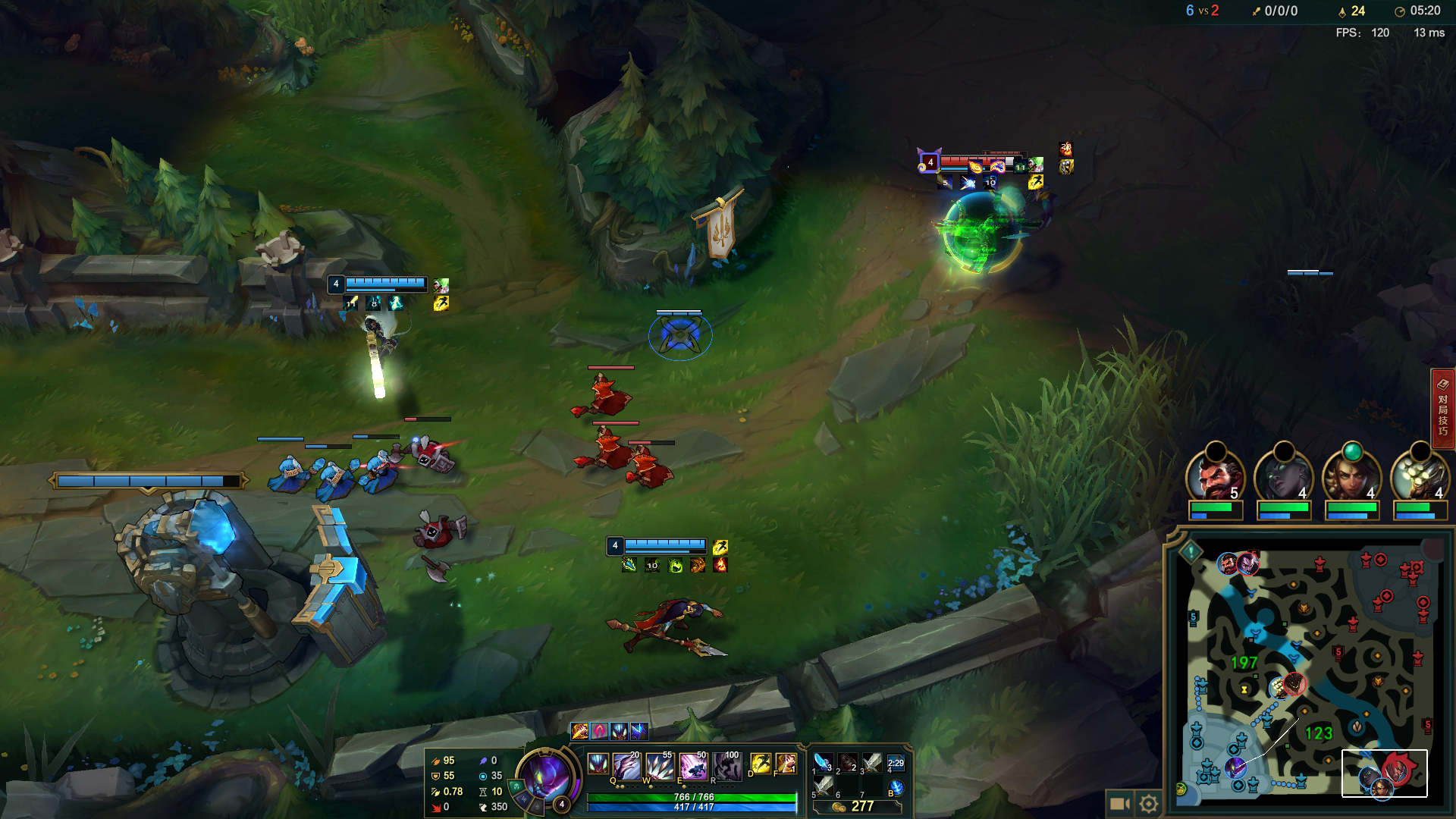1456x819 pixels.
Task: Click the trinket slot showing 2:29 cooldown
Action: click(896, 763)
